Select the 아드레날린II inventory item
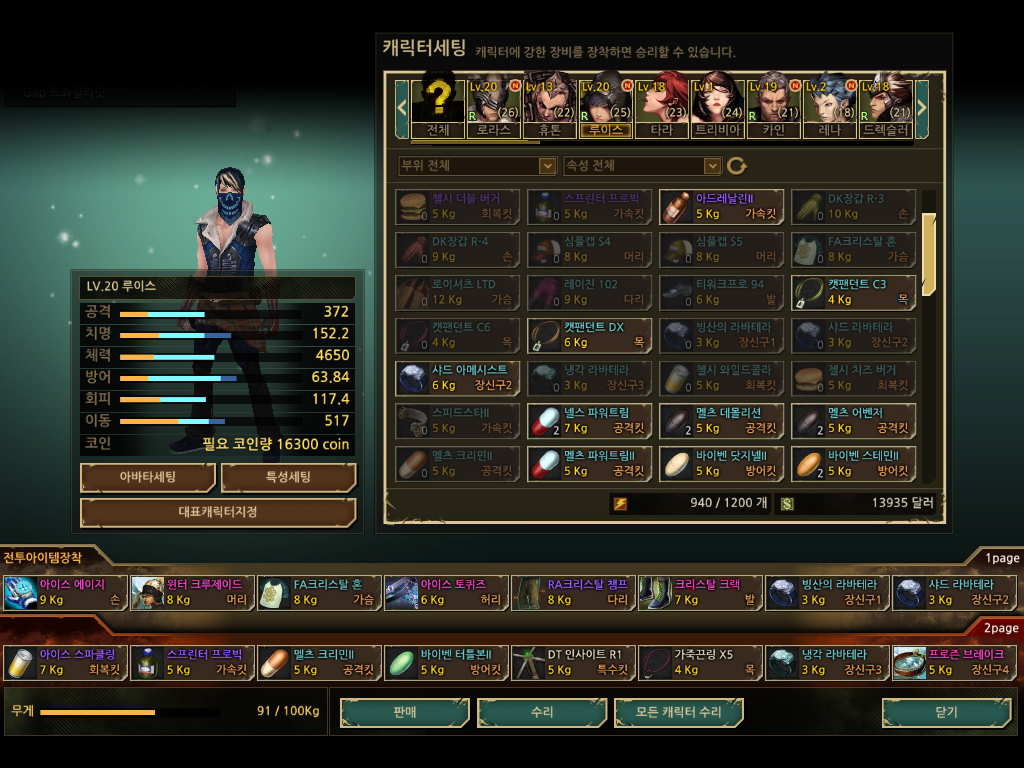The height and width of the screenshot is (768, 1024). coord(721,207)
